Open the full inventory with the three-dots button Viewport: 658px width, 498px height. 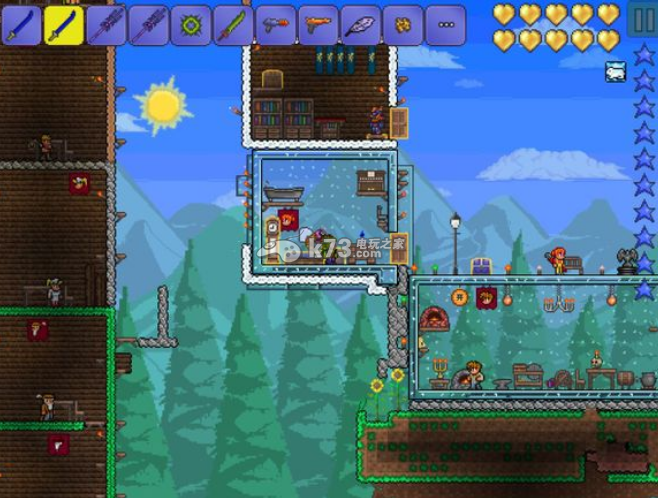coord(446,24)
